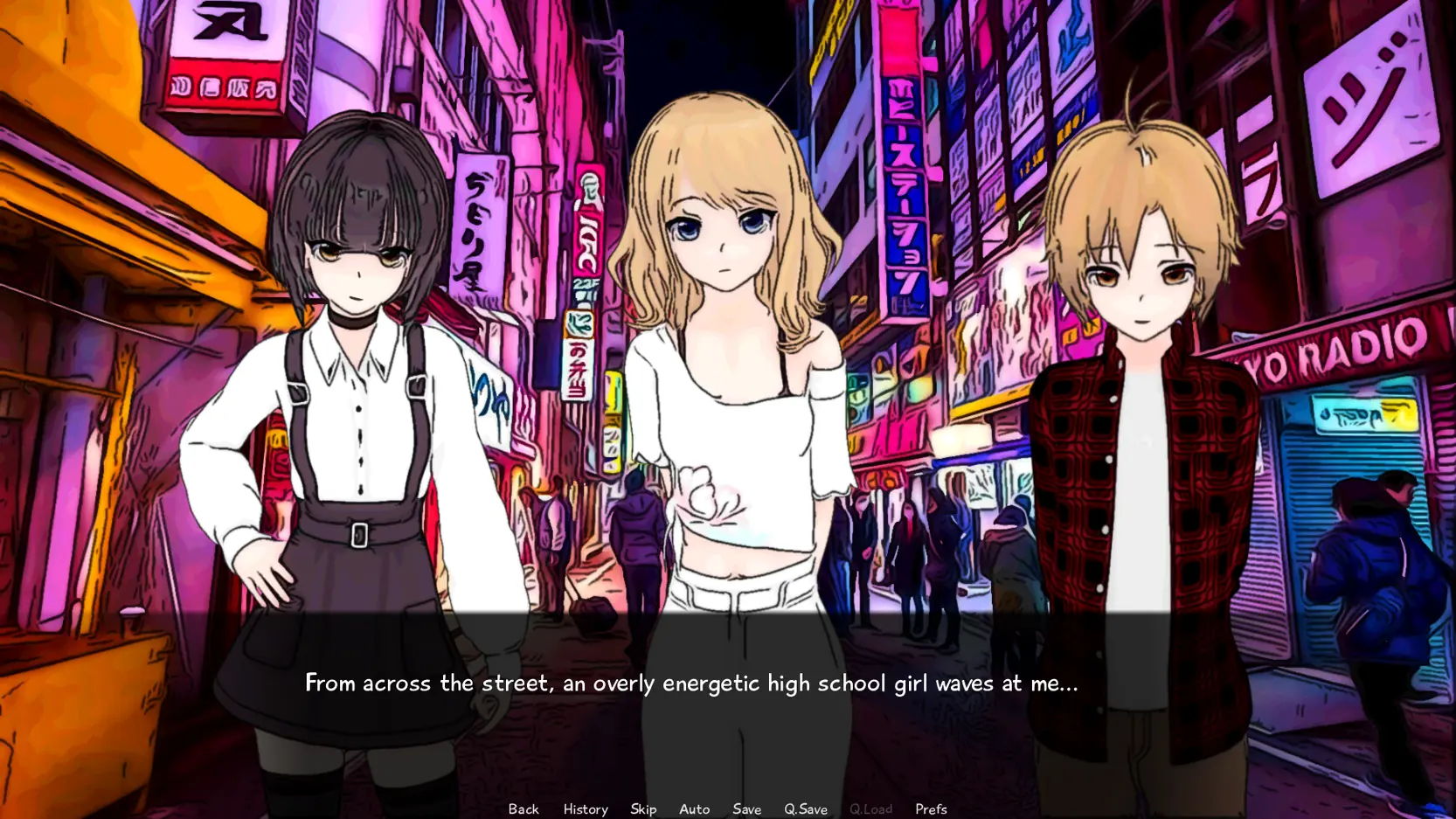Image resolution: width=1456 pixels, height=819 pixels.
Task: Toggle Auto advance mode
Action: pos(694,809)
